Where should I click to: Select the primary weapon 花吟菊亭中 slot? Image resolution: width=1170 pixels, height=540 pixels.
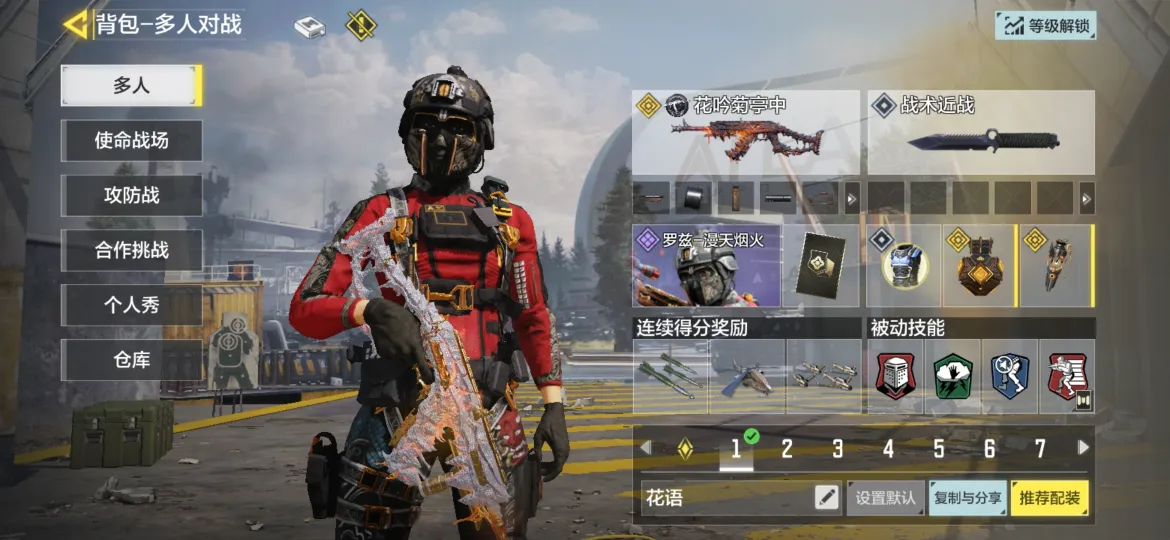[x=746, y=133]
